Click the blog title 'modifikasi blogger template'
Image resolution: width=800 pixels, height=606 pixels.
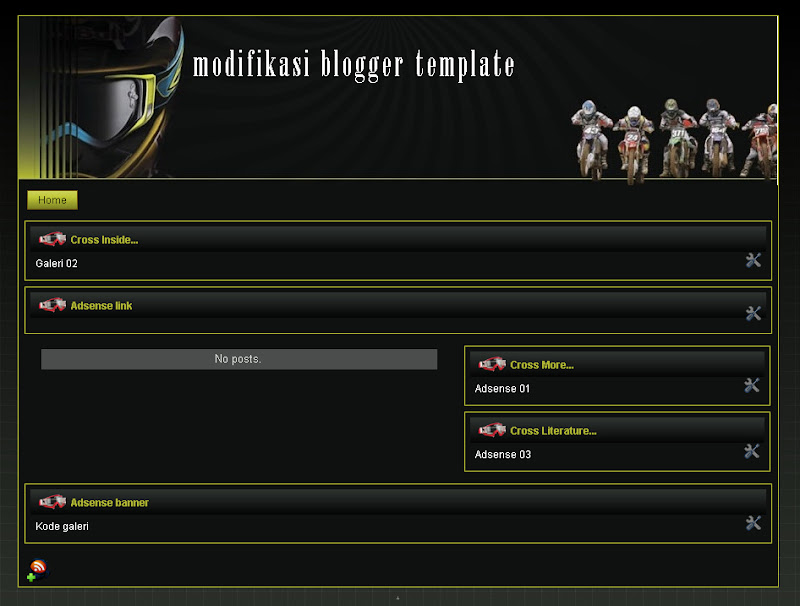pos(353,66)
